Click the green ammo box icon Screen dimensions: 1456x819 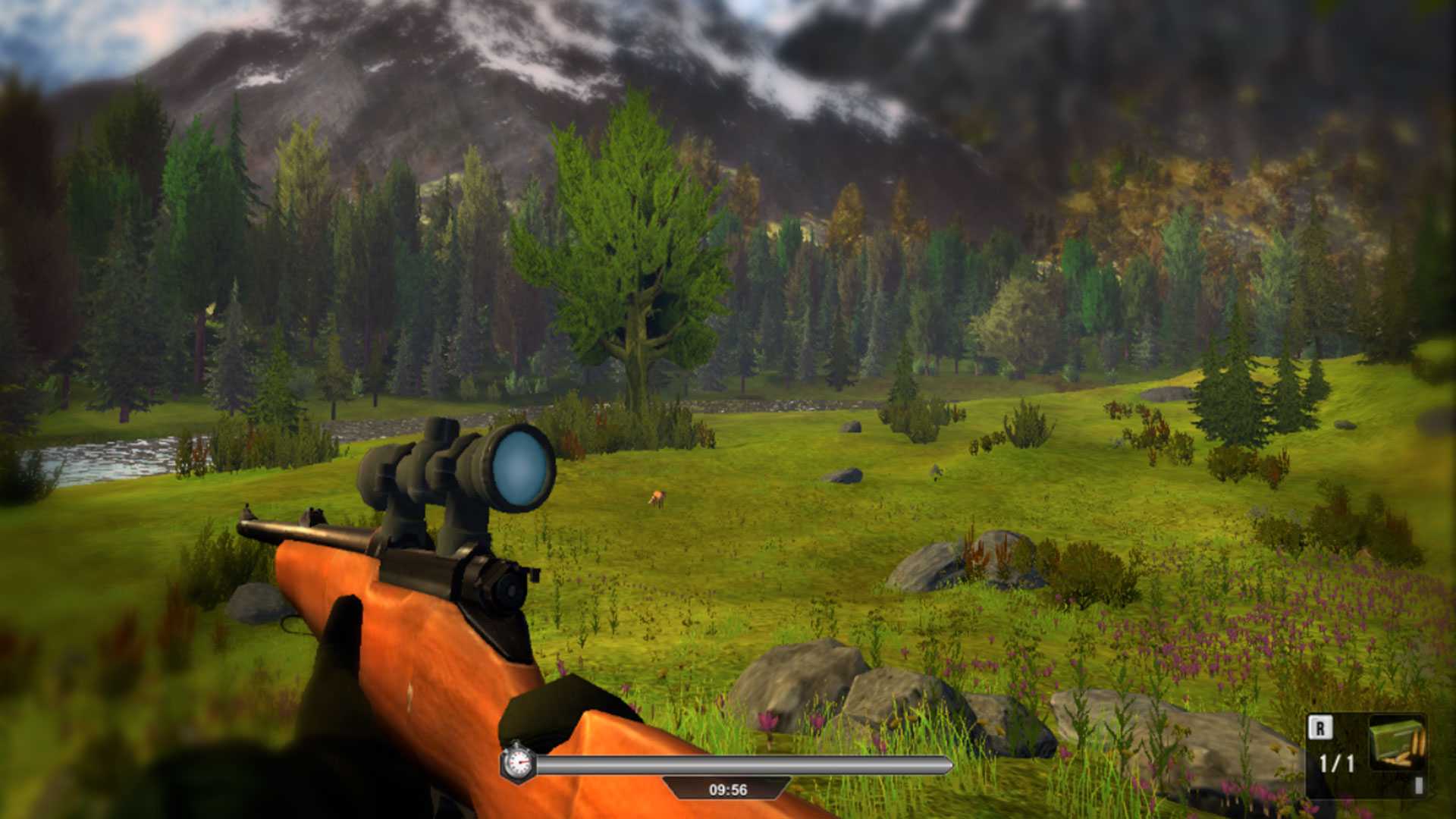pyautogui.click(x=1397, y=742)
